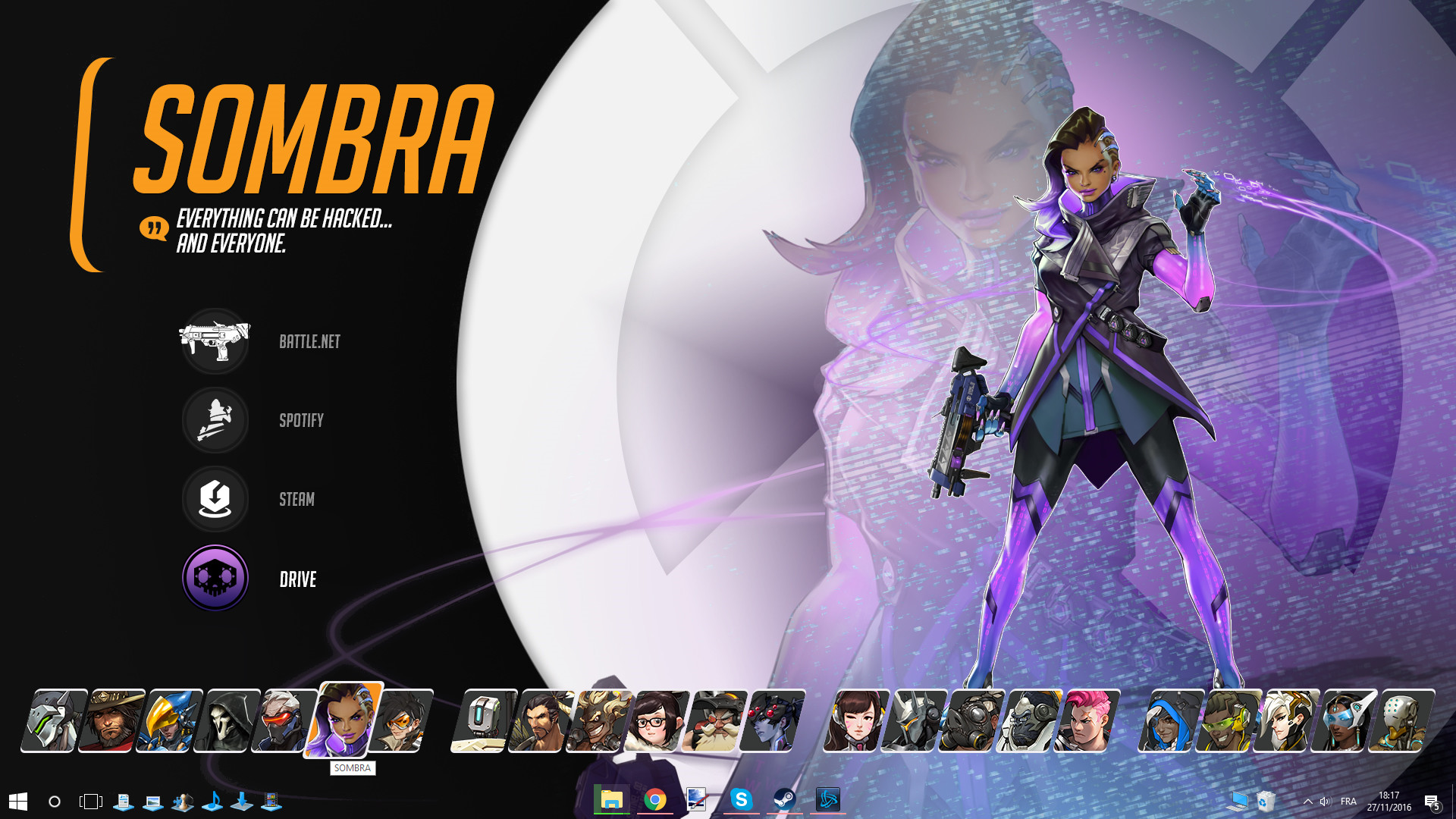Open Spotify from the sidebar launcher
Image resolution: width=1456 pixels, height=819 pixels.
(x=215, y=421)
